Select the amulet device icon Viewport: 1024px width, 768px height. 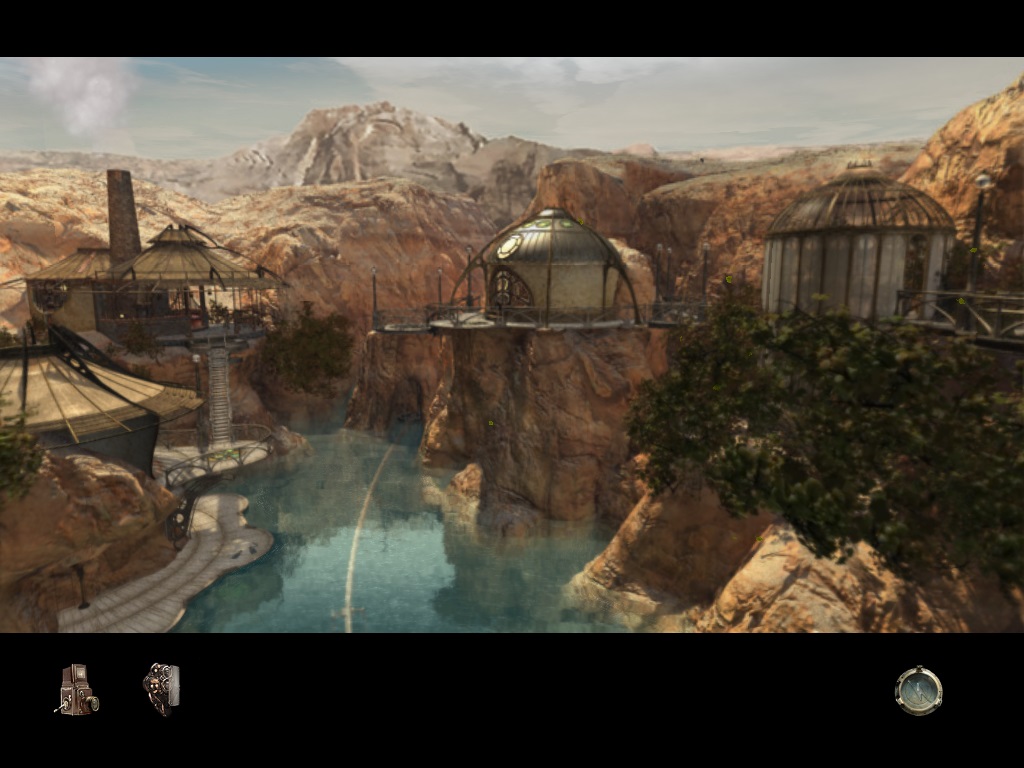click(161, 689)
